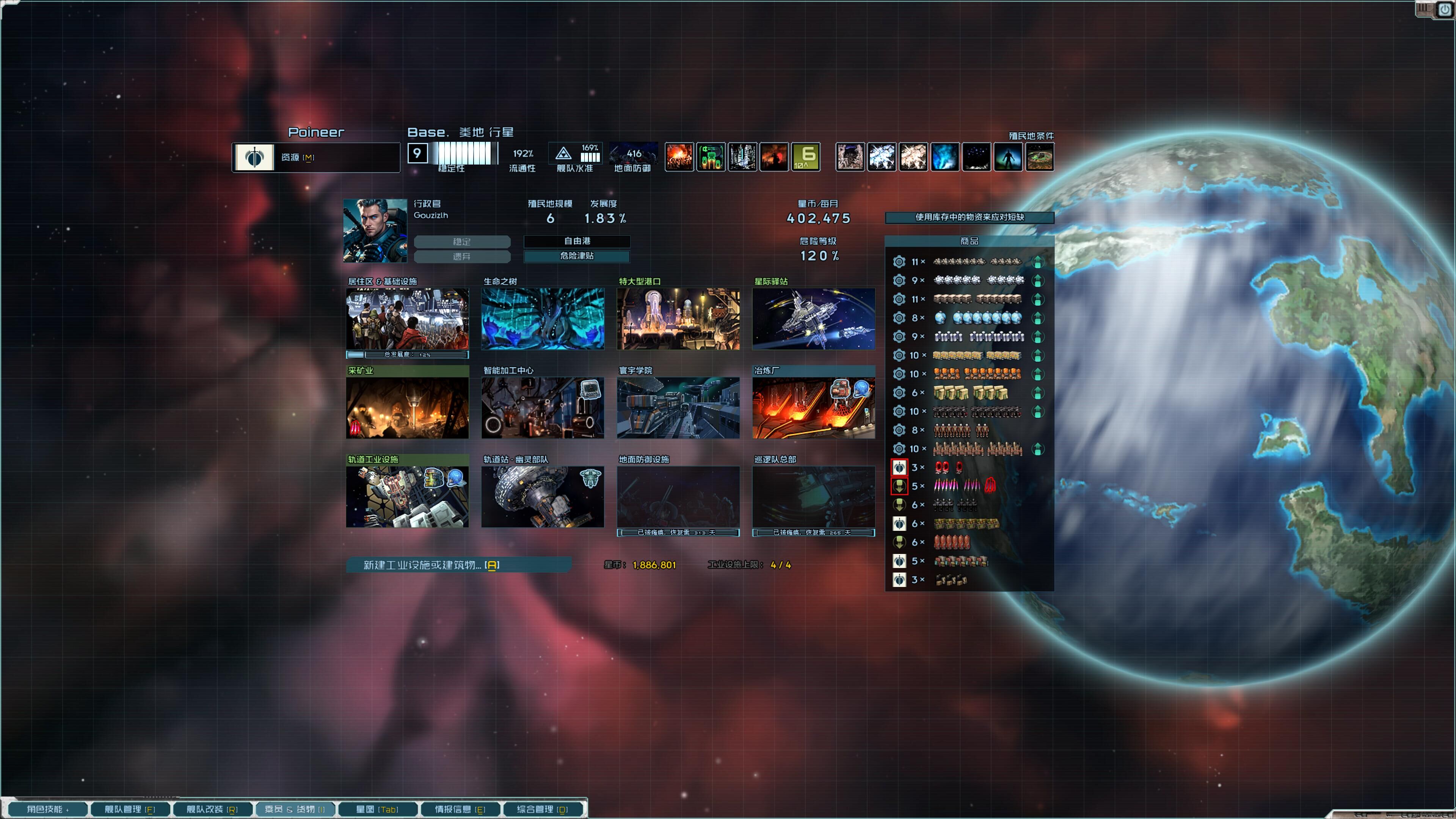Open the 资源 resources panel
Viewport: 1456px width, 819px height.
point(316,157)
